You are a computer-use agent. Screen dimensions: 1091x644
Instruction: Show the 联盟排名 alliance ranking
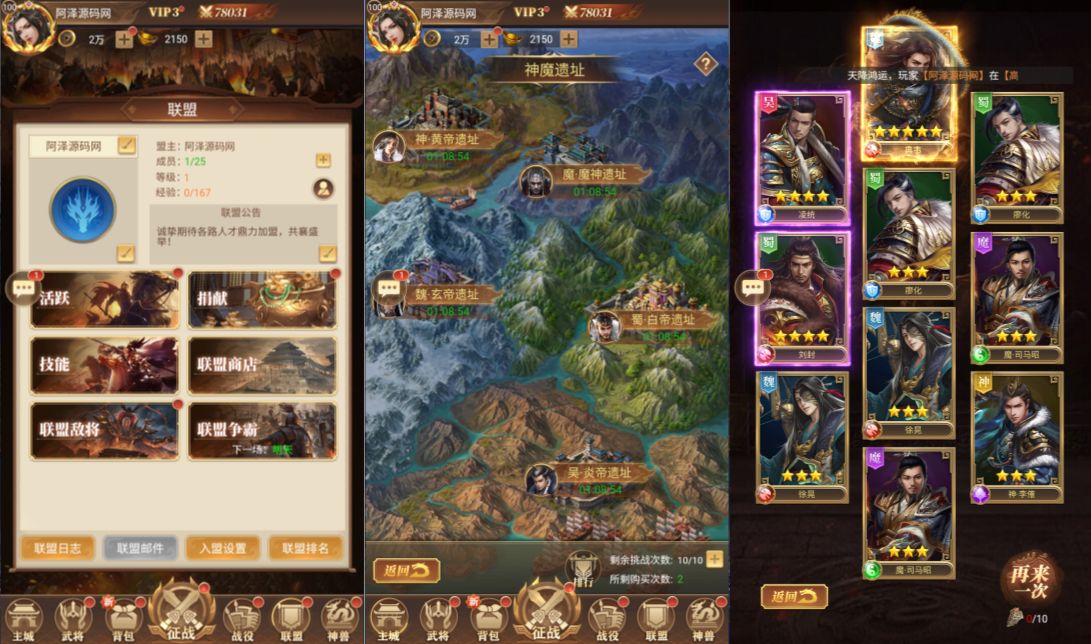point(305,548)
